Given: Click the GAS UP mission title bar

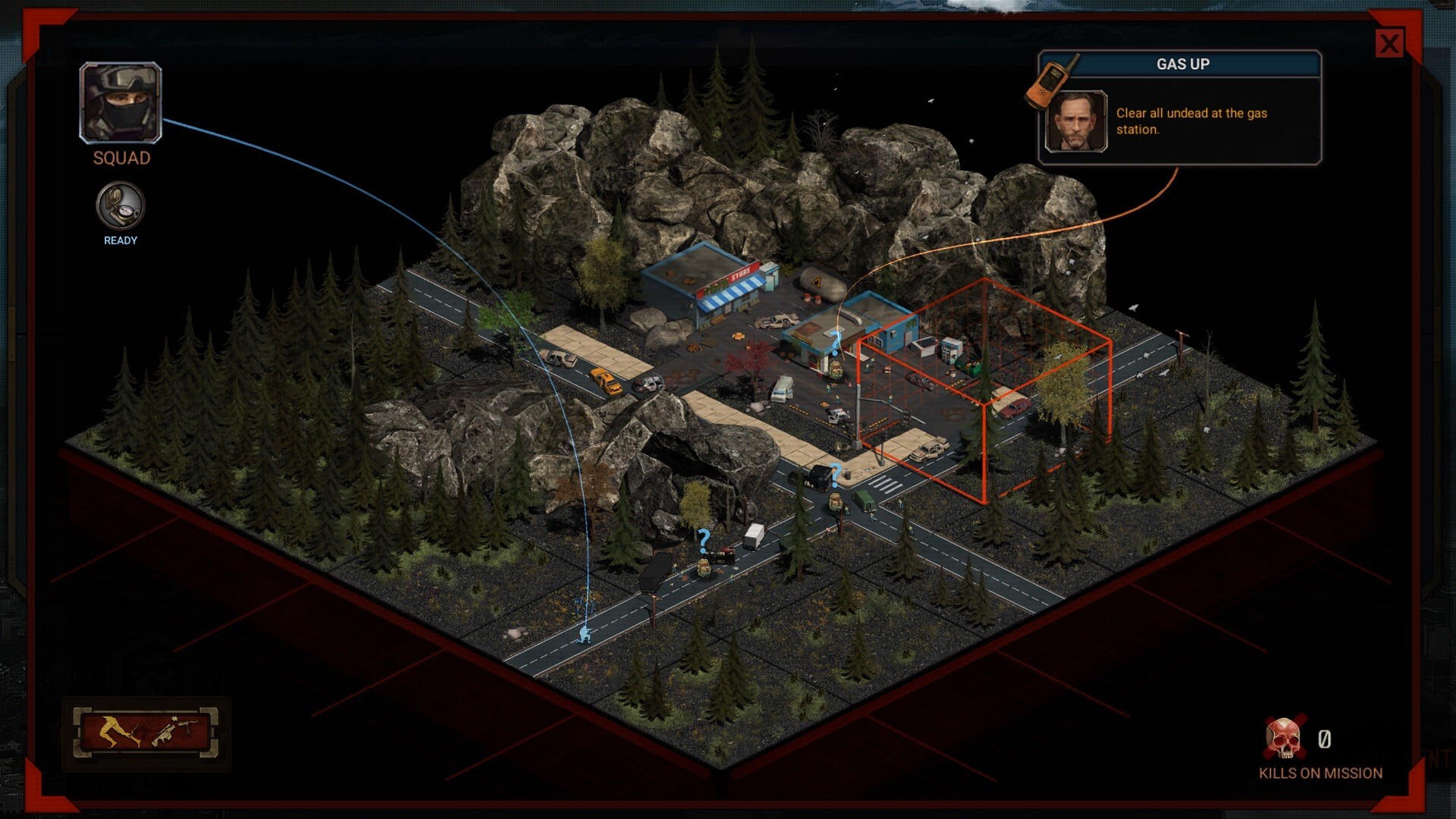Looking at the screenshot, I should pyautogui.click(x=1181, y=64).
